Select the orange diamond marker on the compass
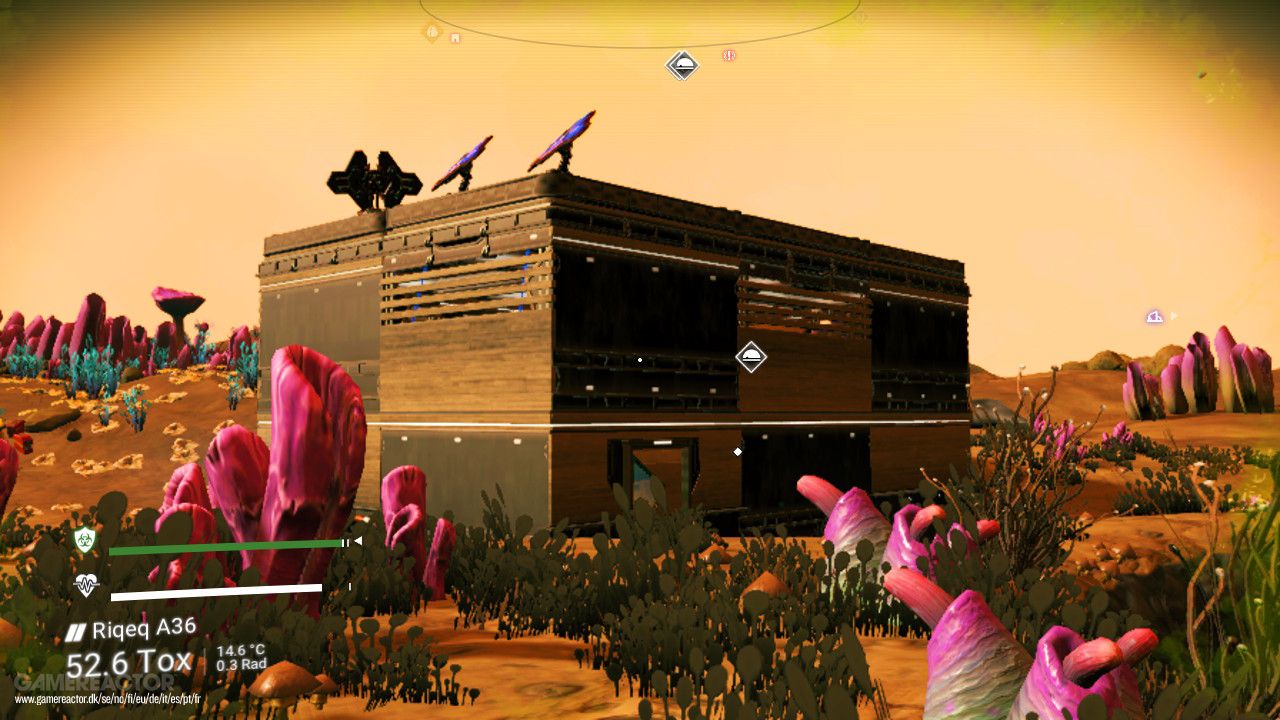 (x=432, y=32)
